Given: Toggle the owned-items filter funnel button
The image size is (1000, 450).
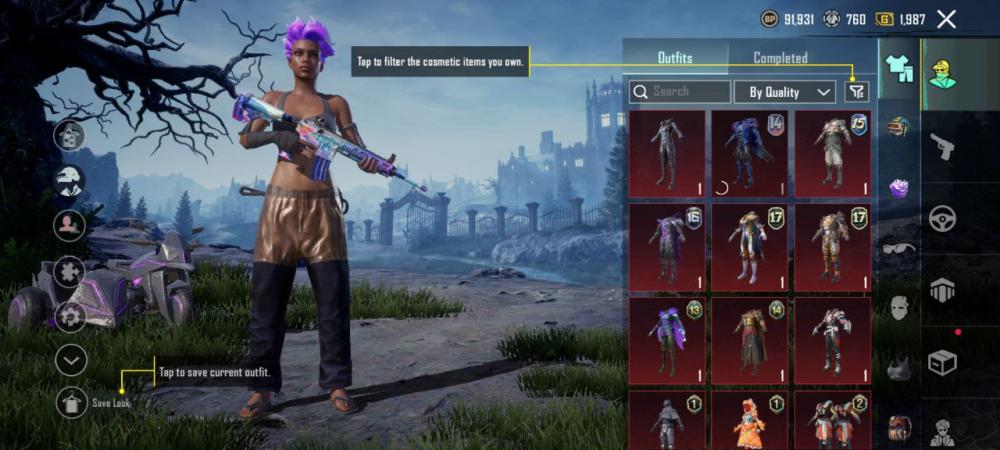Looking at the screenshot, I should pyautogui.click(x=856, y=92).
